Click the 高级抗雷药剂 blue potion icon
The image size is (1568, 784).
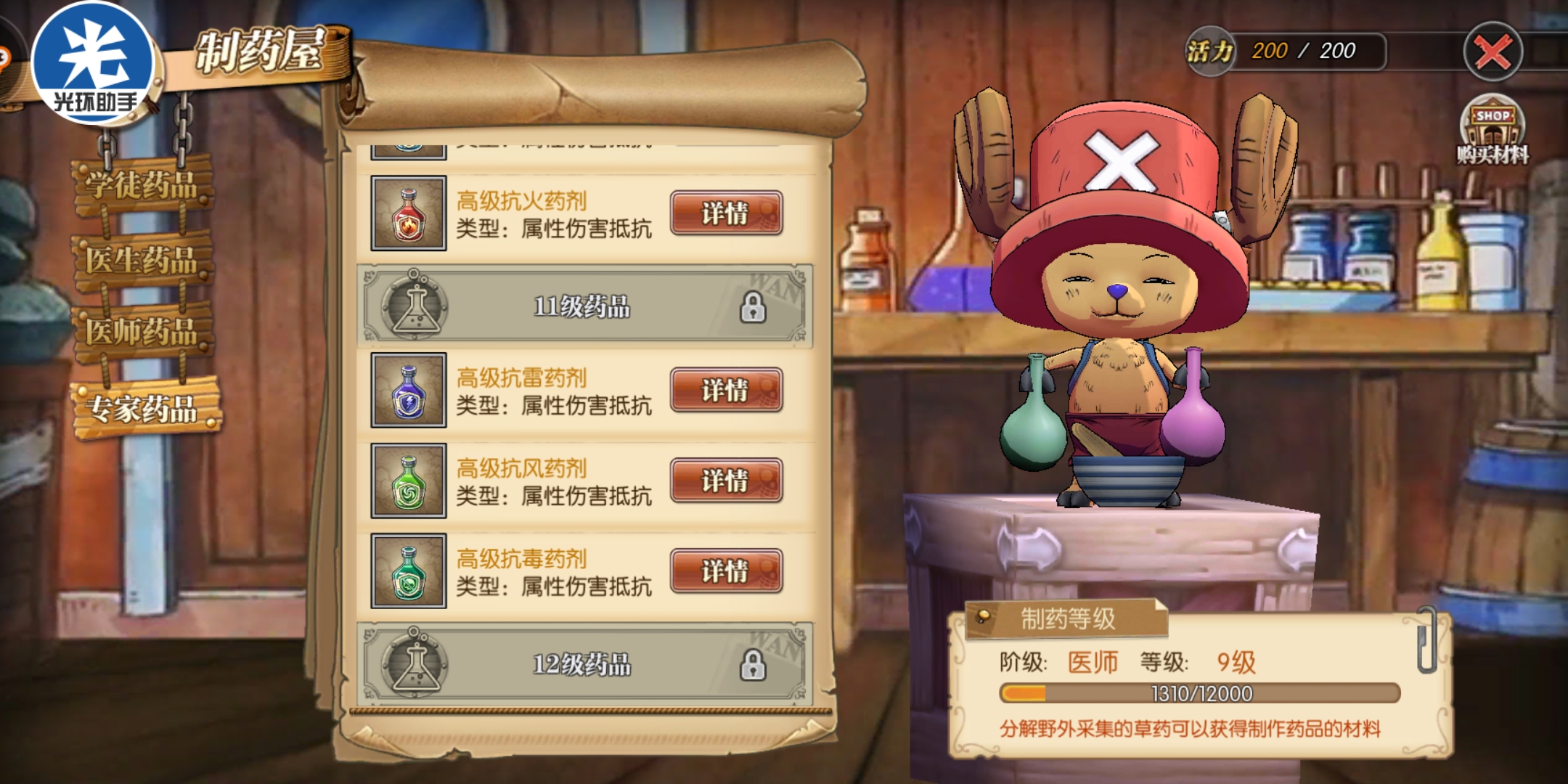pyautogui.click(x=409, y=392)
